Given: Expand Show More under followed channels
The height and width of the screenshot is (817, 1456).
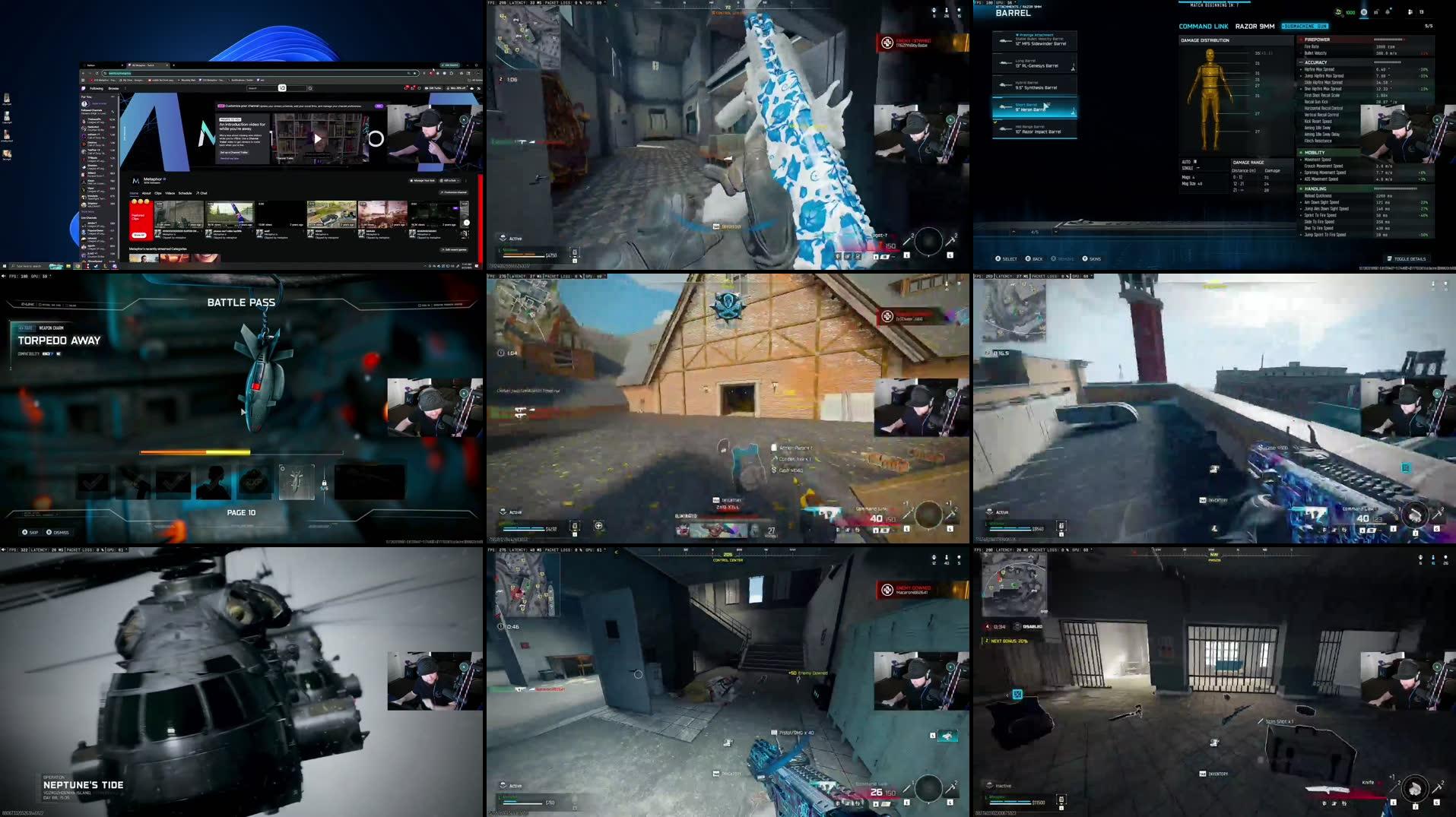Looking at the screenshot, I should [x=87, y=211].
